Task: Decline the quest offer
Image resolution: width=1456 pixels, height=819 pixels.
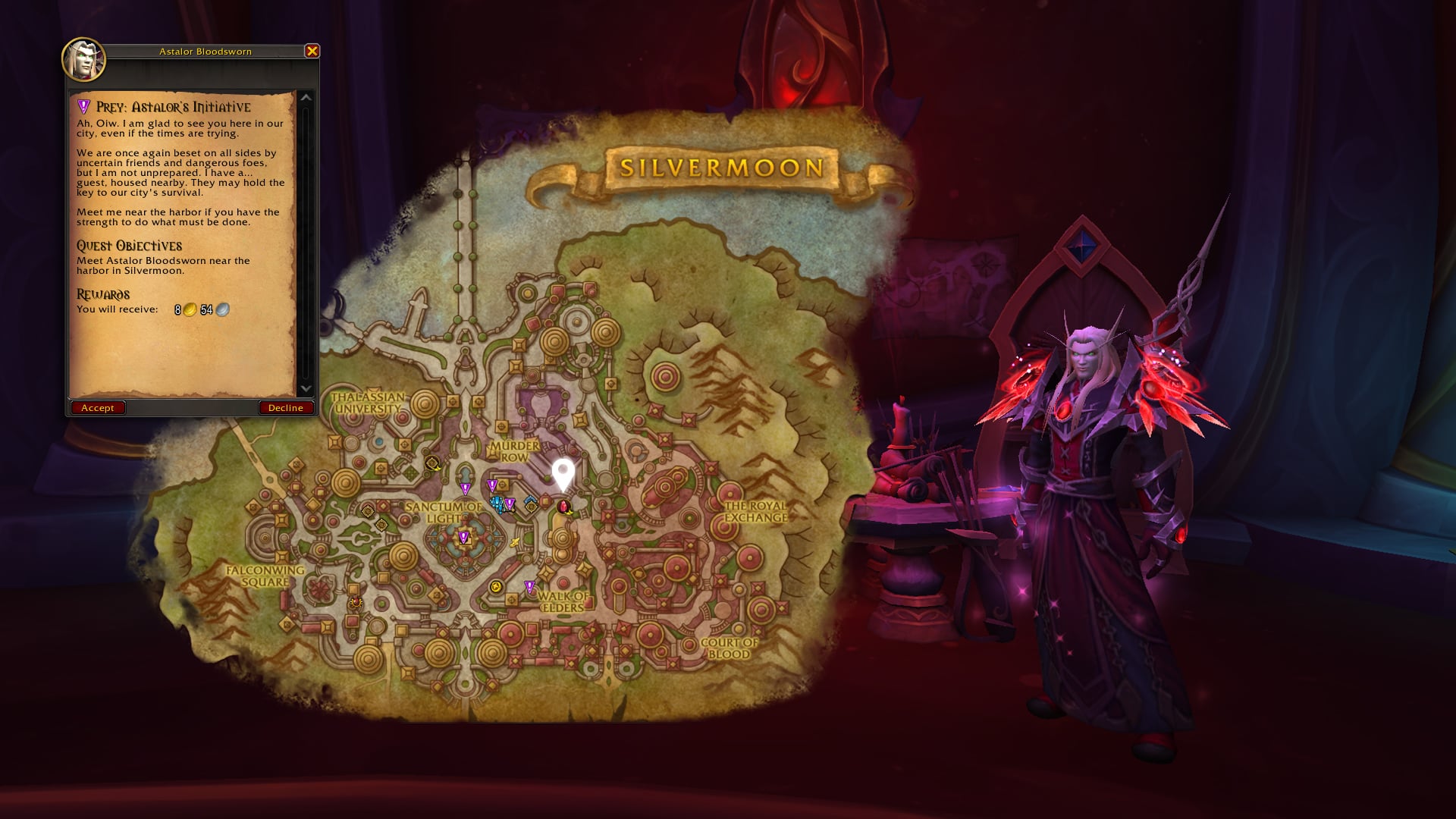Action: (285, 407)
